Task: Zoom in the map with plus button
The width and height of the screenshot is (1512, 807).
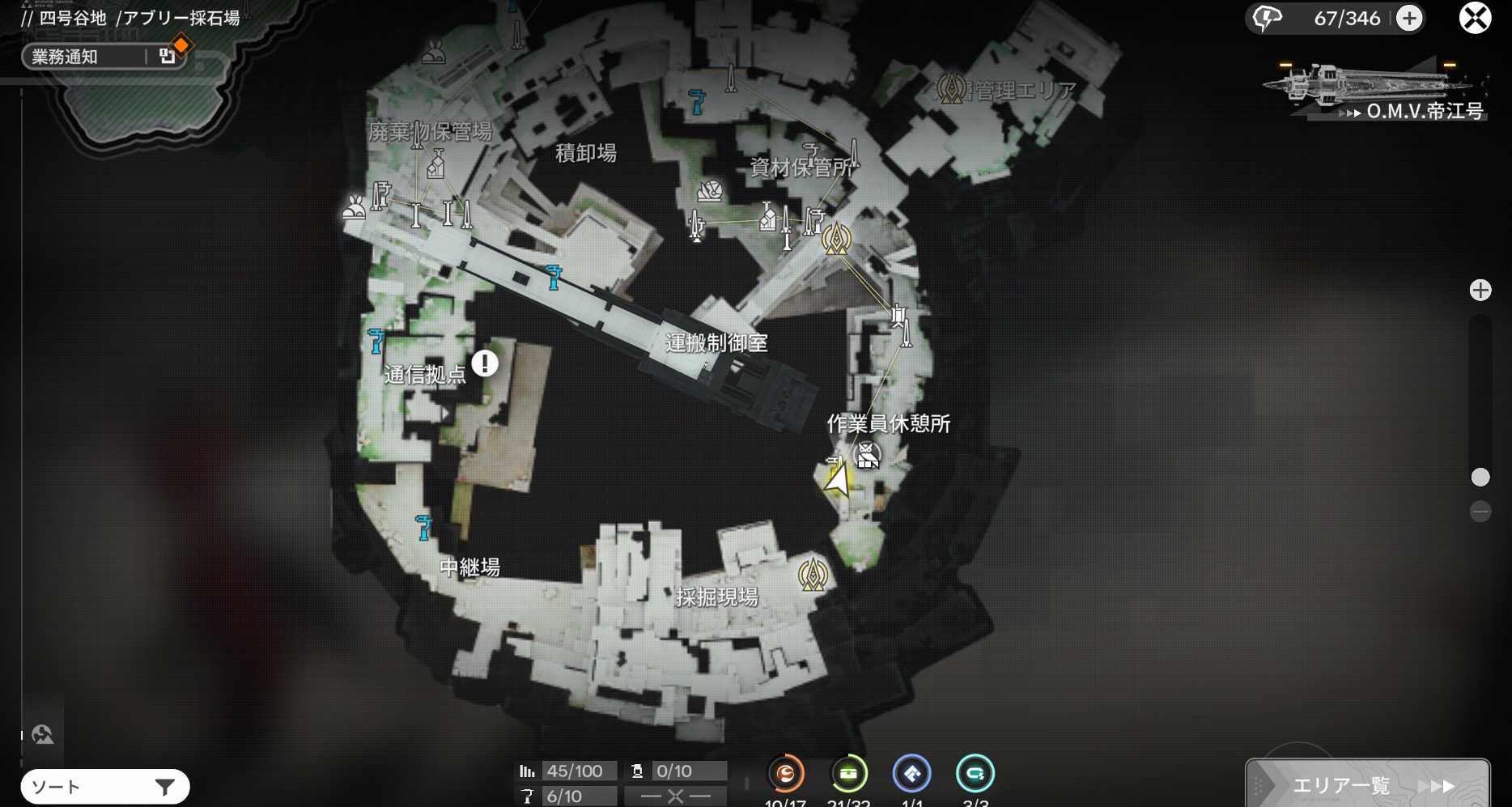Action: tap(1480, 290)
